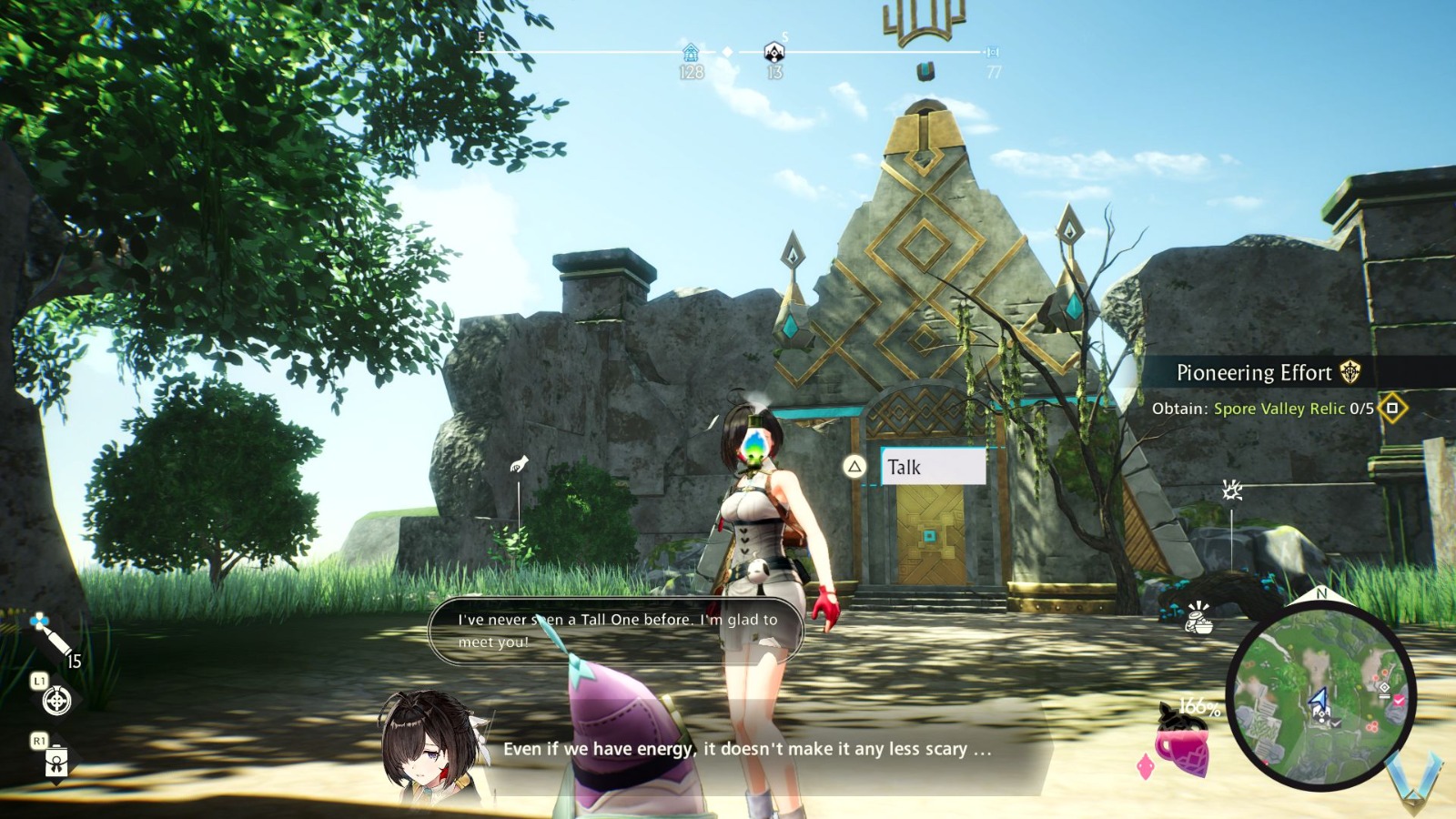
Task: Select the L1 targeting reticle icon
Action: [x=56, y=703]
